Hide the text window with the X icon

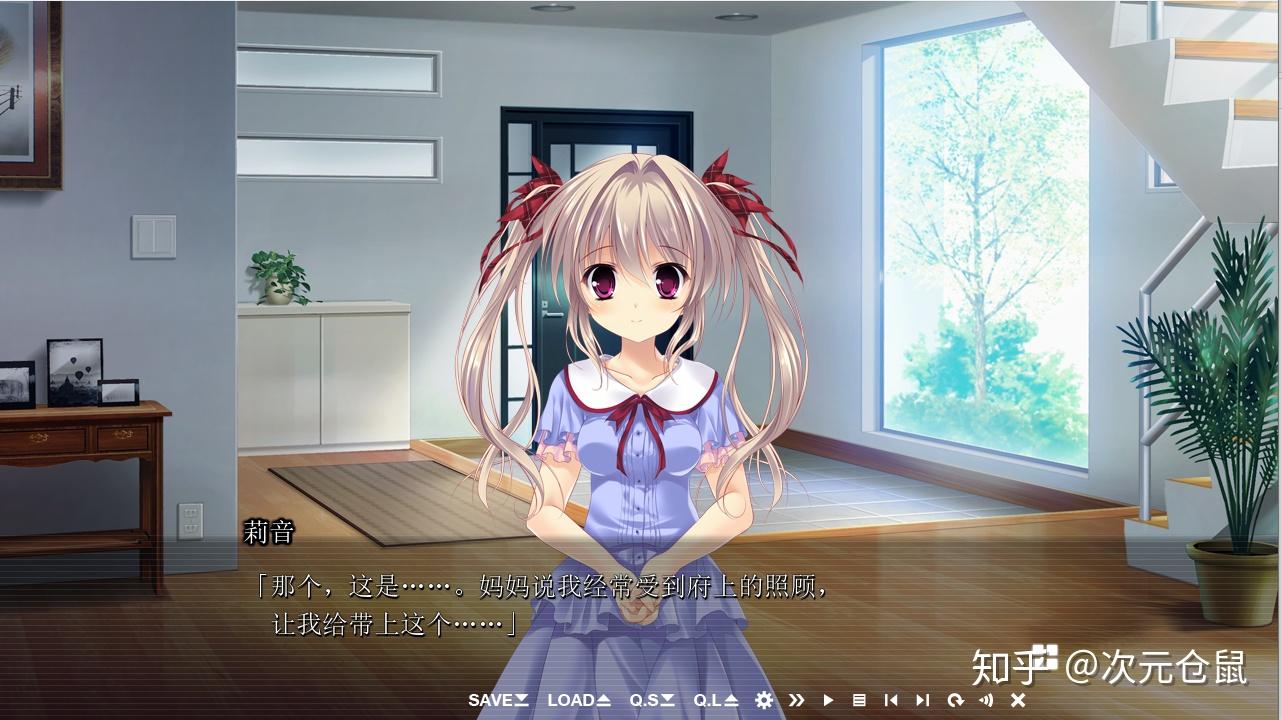(x=1016, y=701)
